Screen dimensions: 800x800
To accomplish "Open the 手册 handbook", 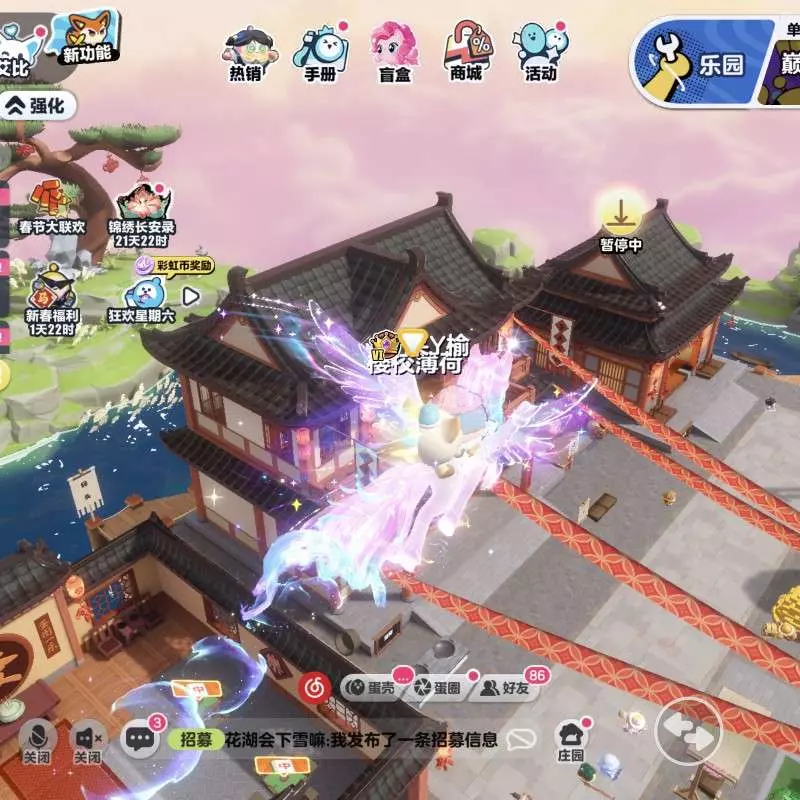I will coord(320,51).
